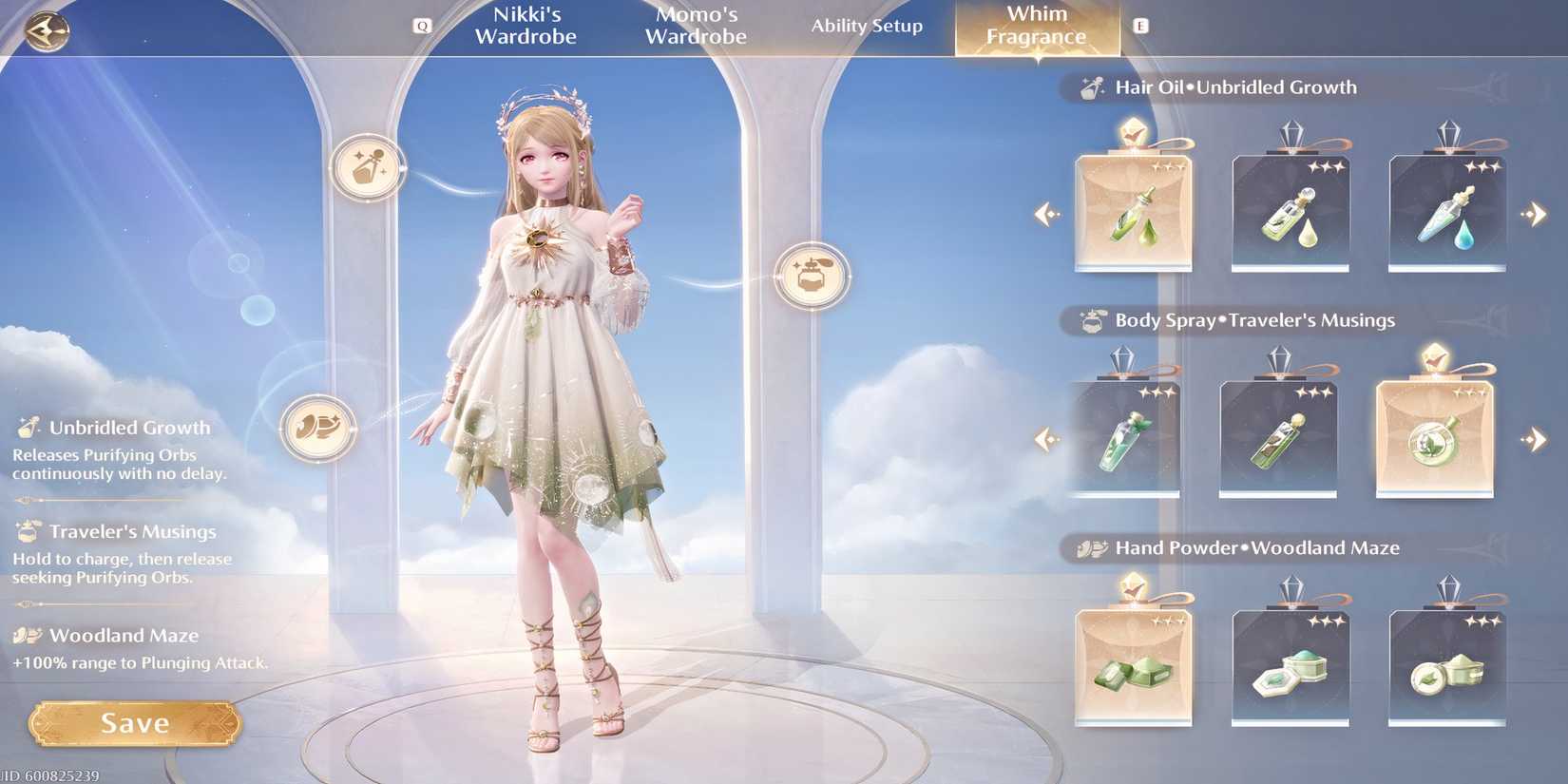Image resolution: width=1568 pixels, height=784 pixels.
Task: Select the Hair Oil icon beside the character
Action: click(x=368, y=168)
